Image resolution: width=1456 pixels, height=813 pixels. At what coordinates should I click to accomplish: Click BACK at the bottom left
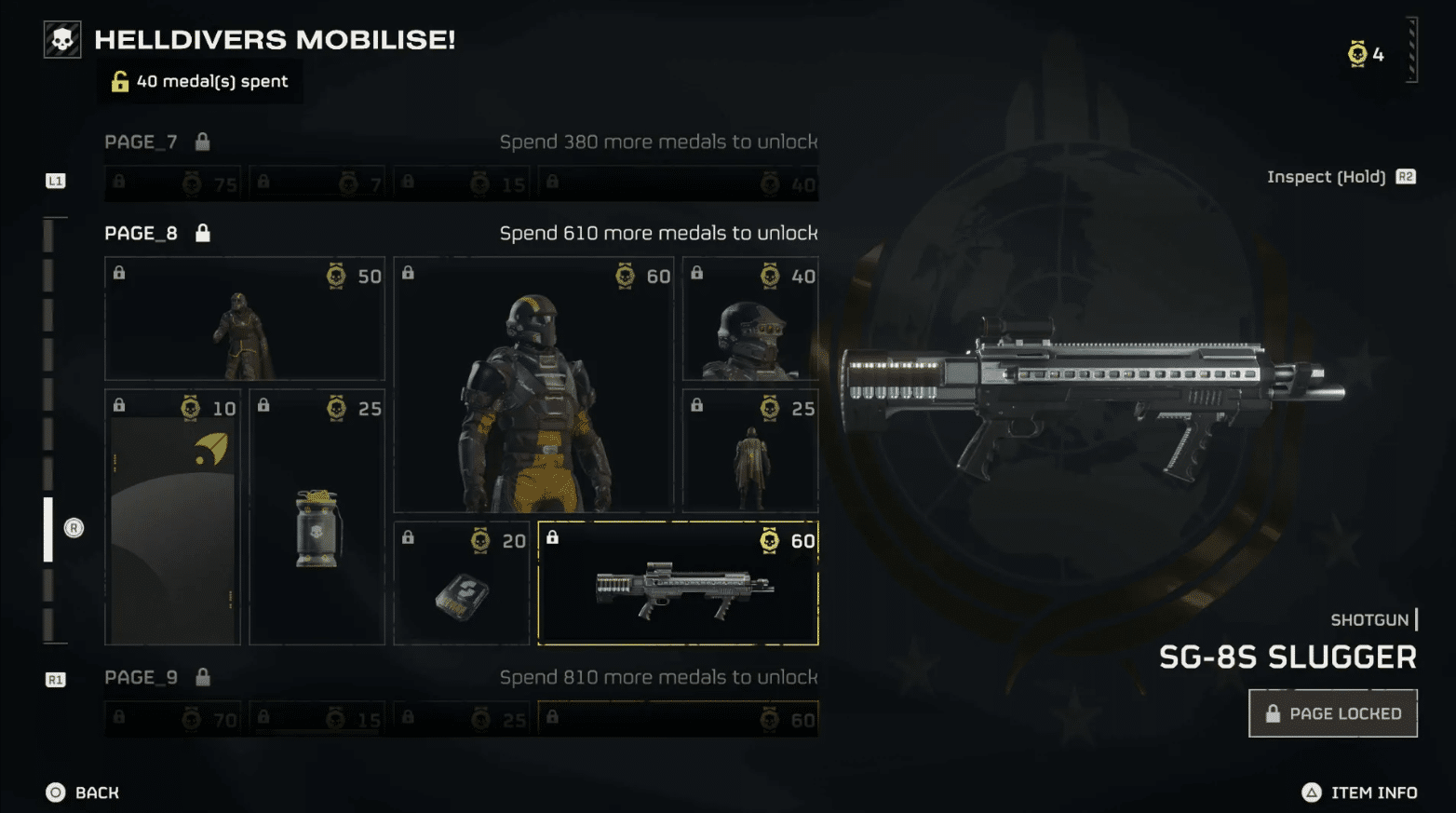click(x=82, y=793)
